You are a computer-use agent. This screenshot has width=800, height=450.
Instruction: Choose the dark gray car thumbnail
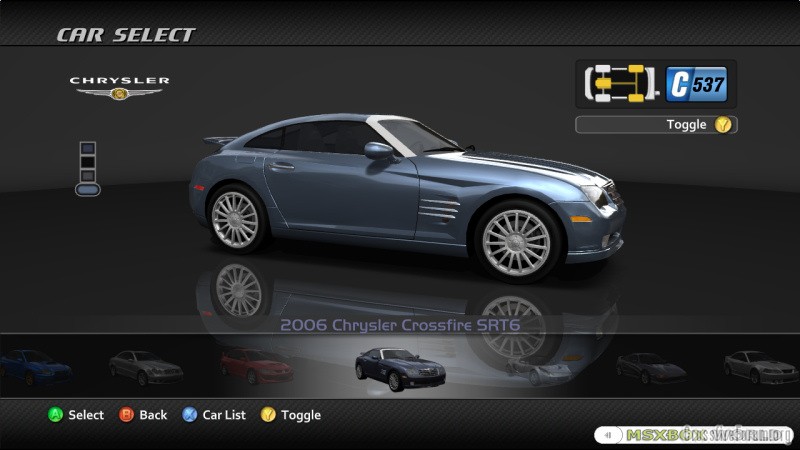point(650,367)
